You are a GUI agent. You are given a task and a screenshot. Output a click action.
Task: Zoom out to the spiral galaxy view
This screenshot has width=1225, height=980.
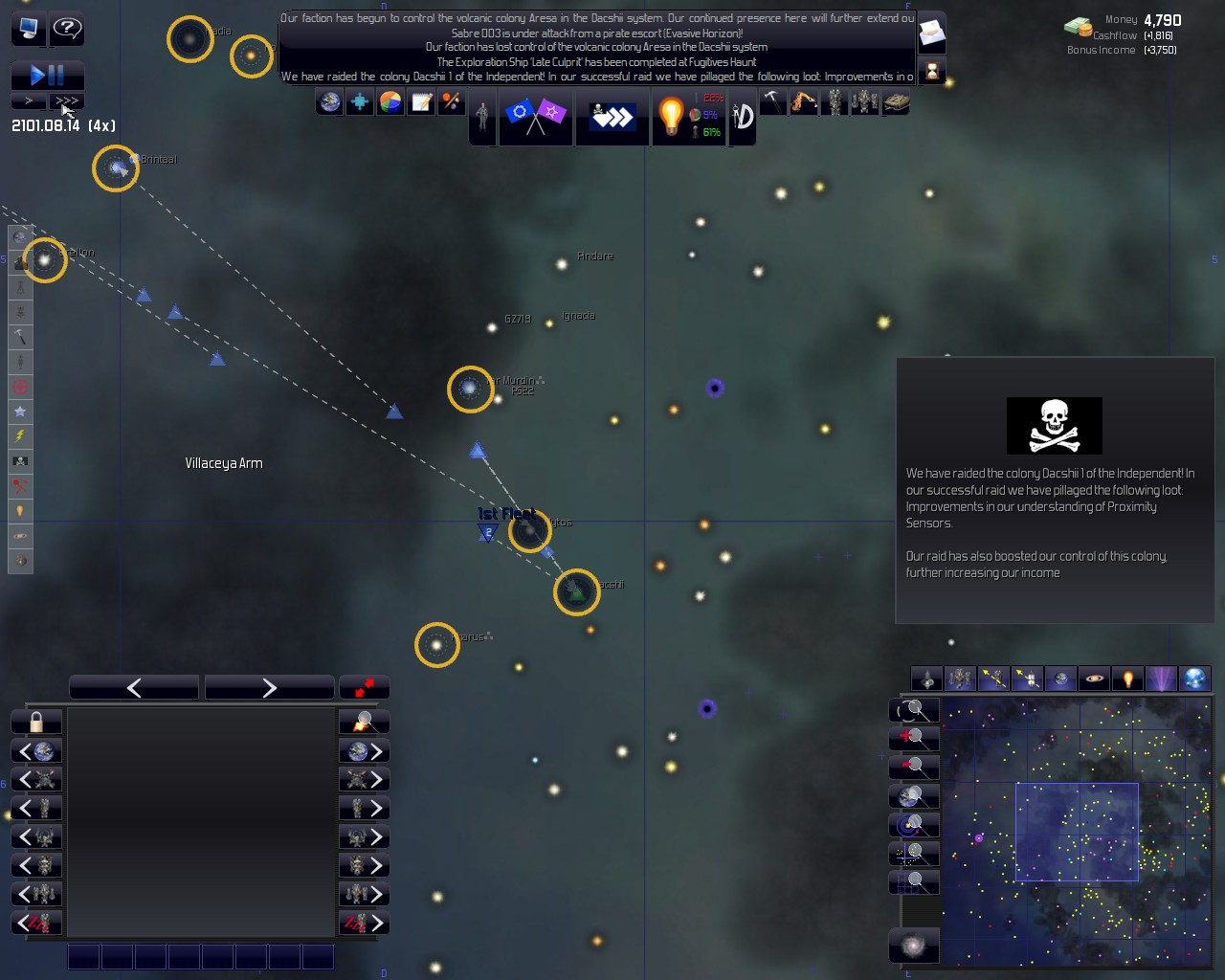(914, 946)
